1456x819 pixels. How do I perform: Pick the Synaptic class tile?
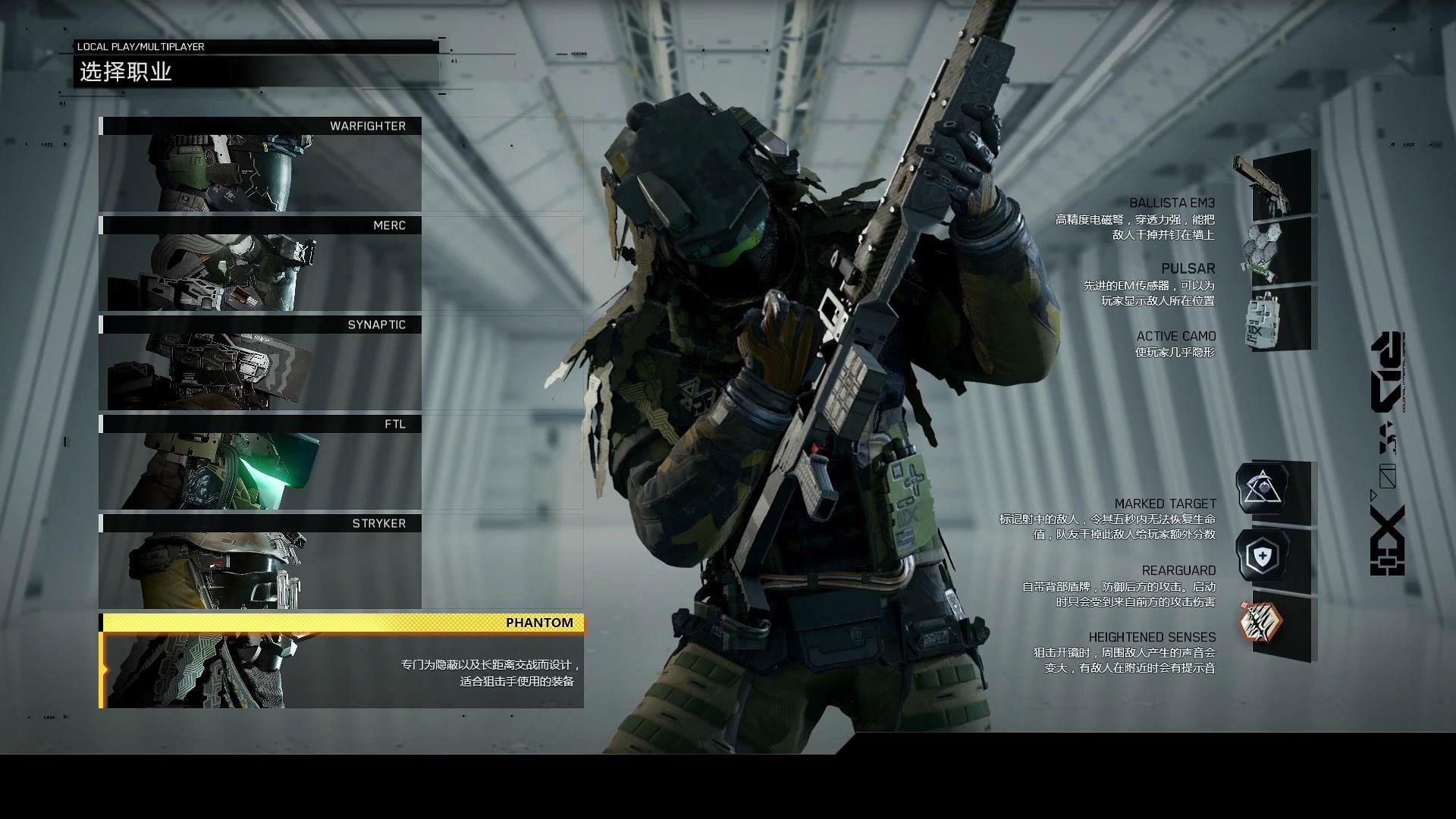260,363
